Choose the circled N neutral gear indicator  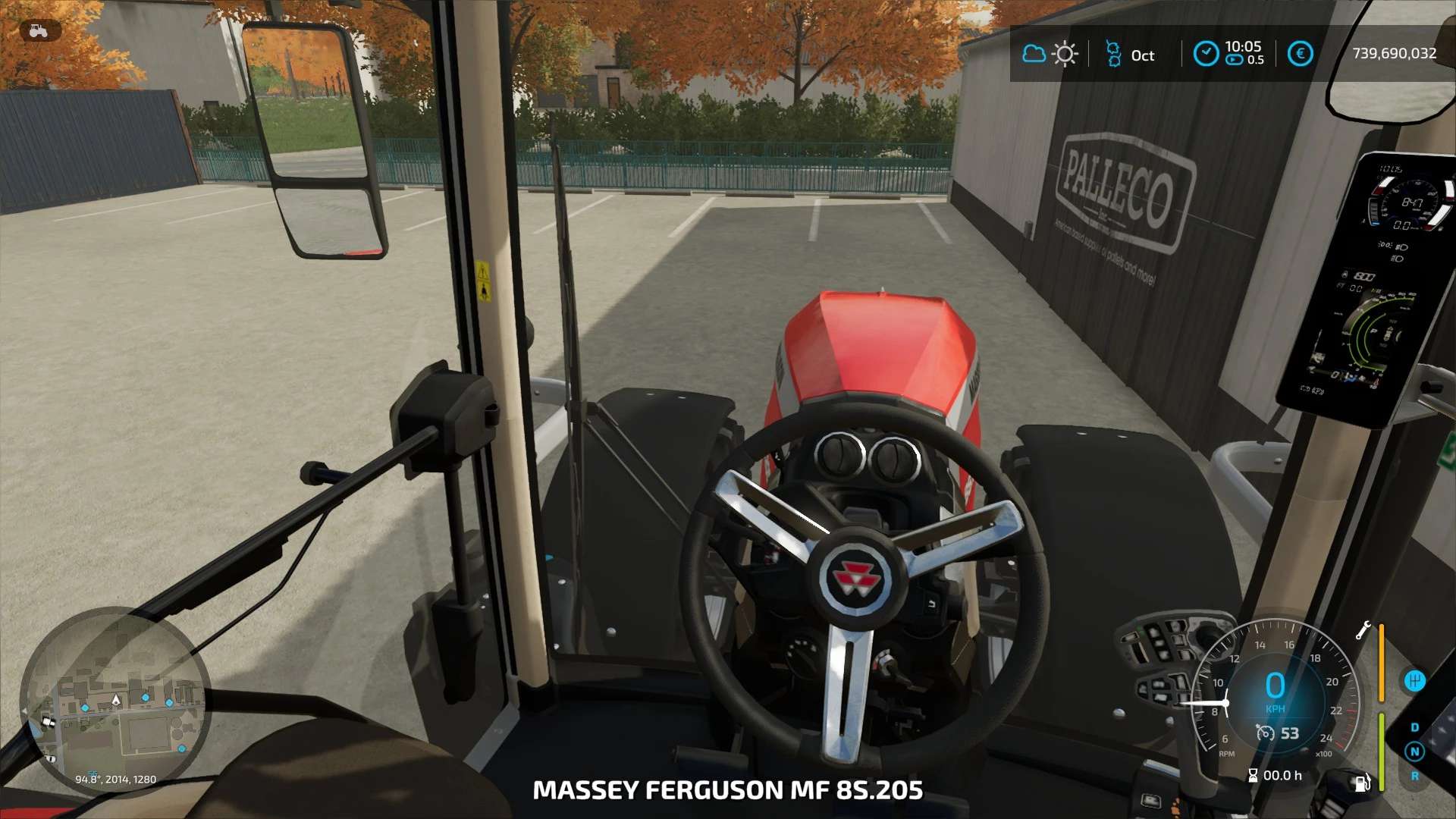tap(1414, 752)
